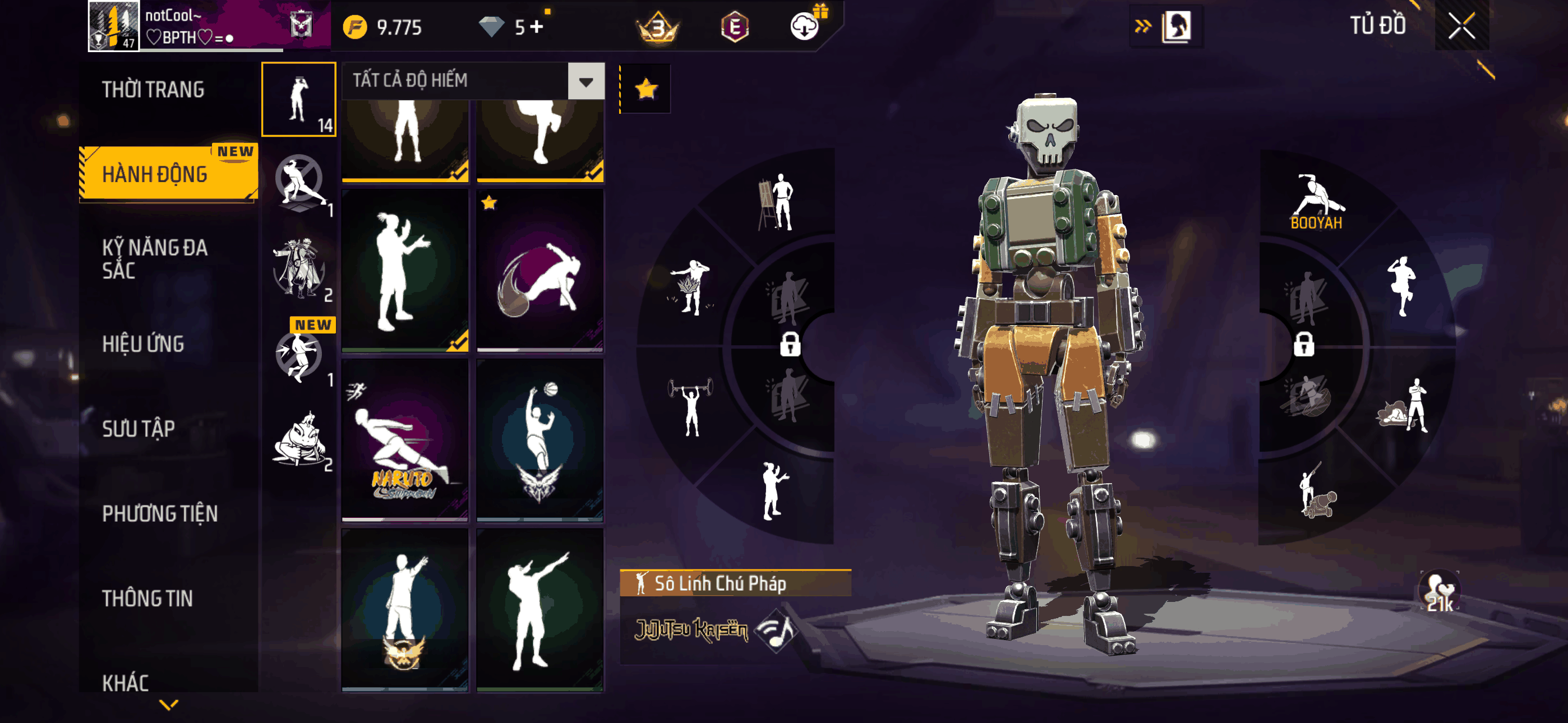Select the Hành Động category

155,174
